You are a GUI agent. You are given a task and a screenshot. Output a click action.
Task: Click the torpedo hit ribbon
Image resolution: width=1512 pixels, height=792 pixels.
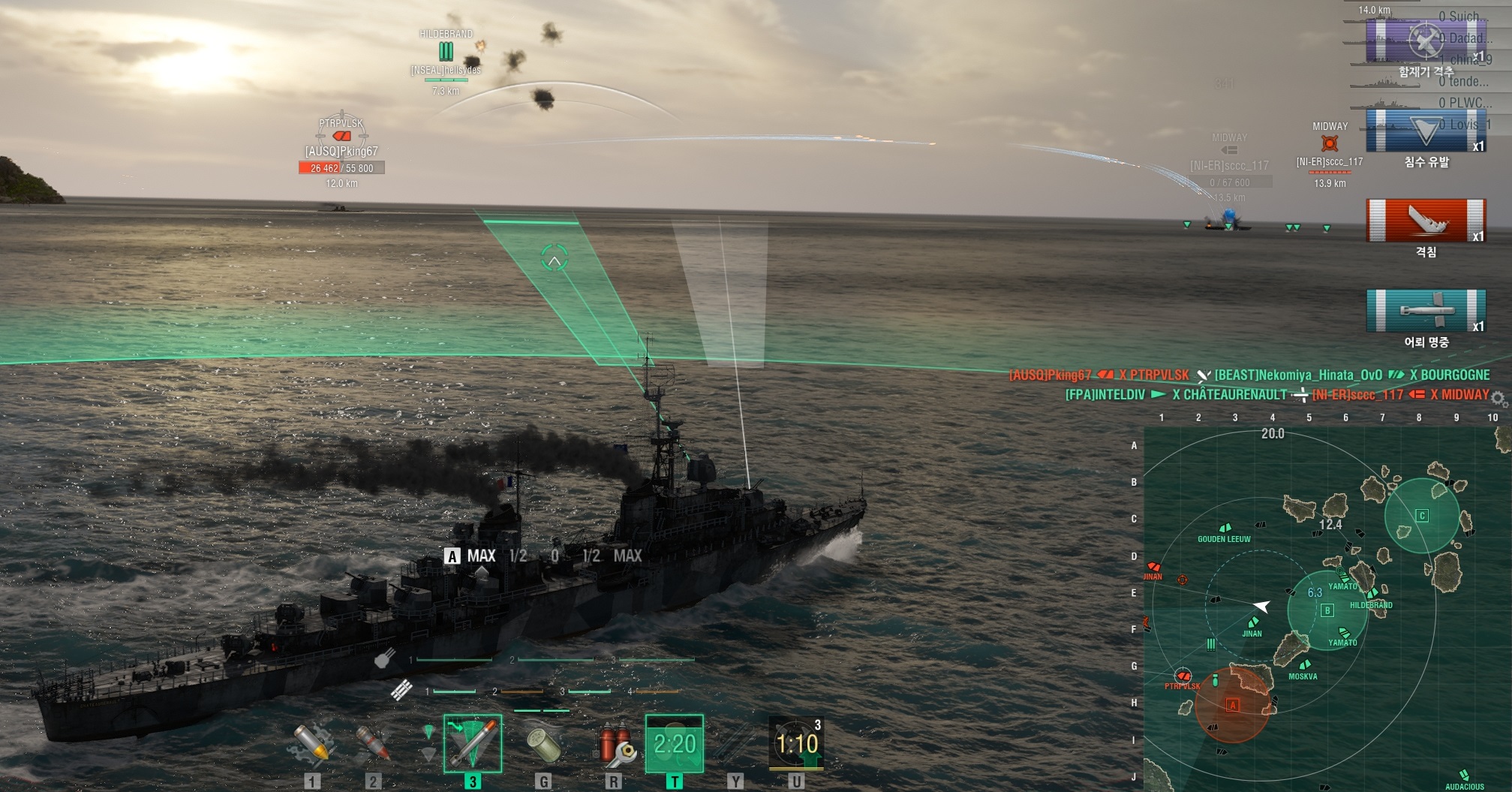point(1426,311)
